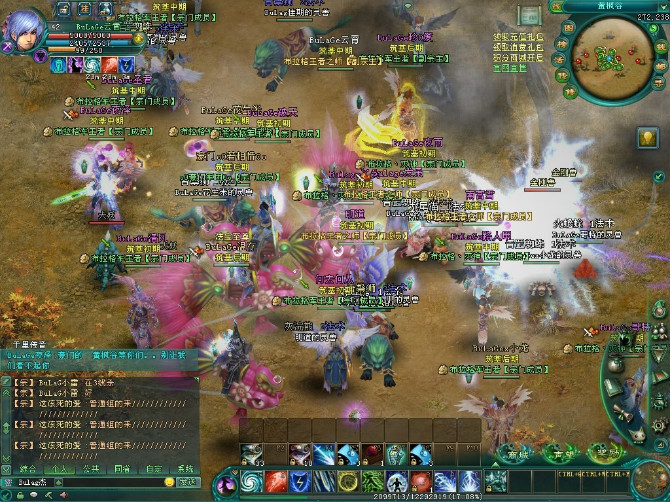Show the 自定 chat tab
This screenshot has height=502, width=670.
154,468
